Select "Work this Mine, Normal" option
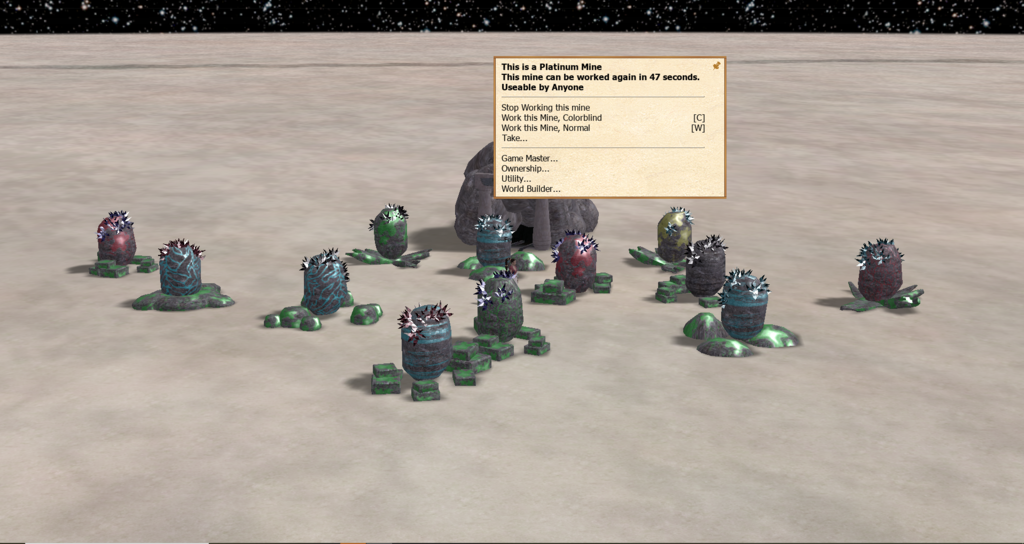Viewport: 1024px width, 544px height. [545, 128]
